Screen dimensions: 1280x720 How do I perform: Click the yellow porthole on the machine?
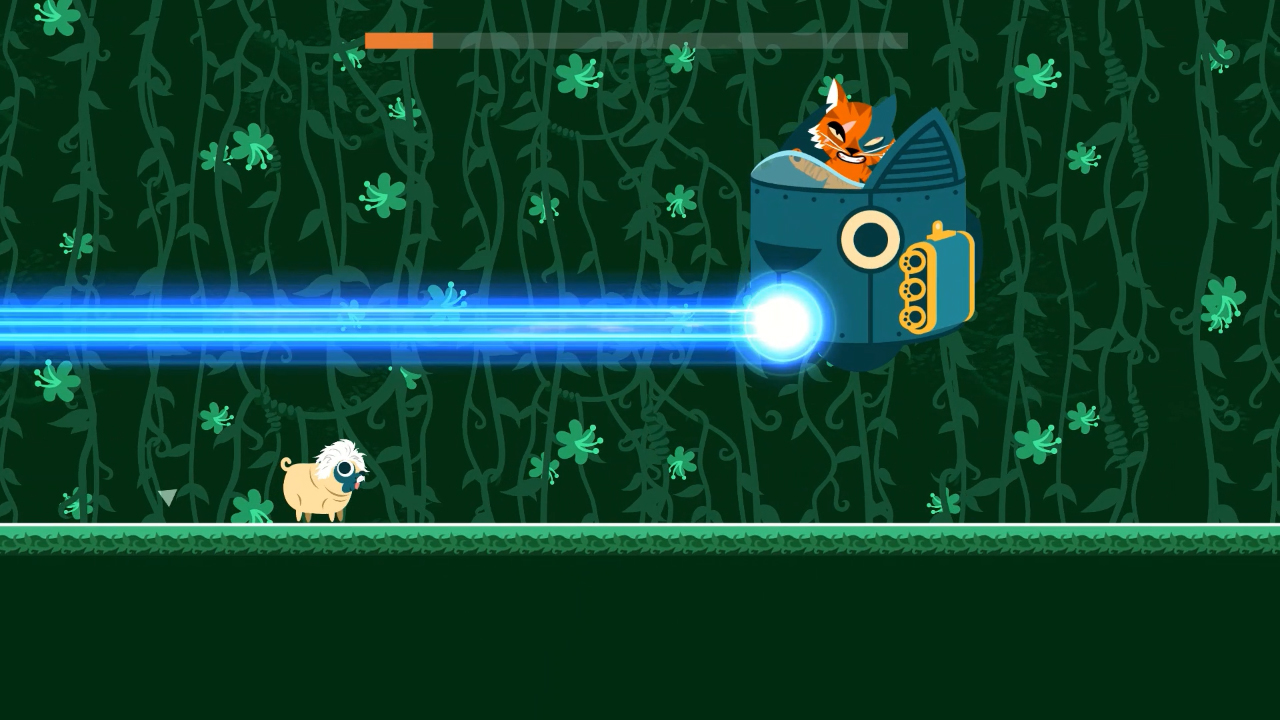point(868,238)
